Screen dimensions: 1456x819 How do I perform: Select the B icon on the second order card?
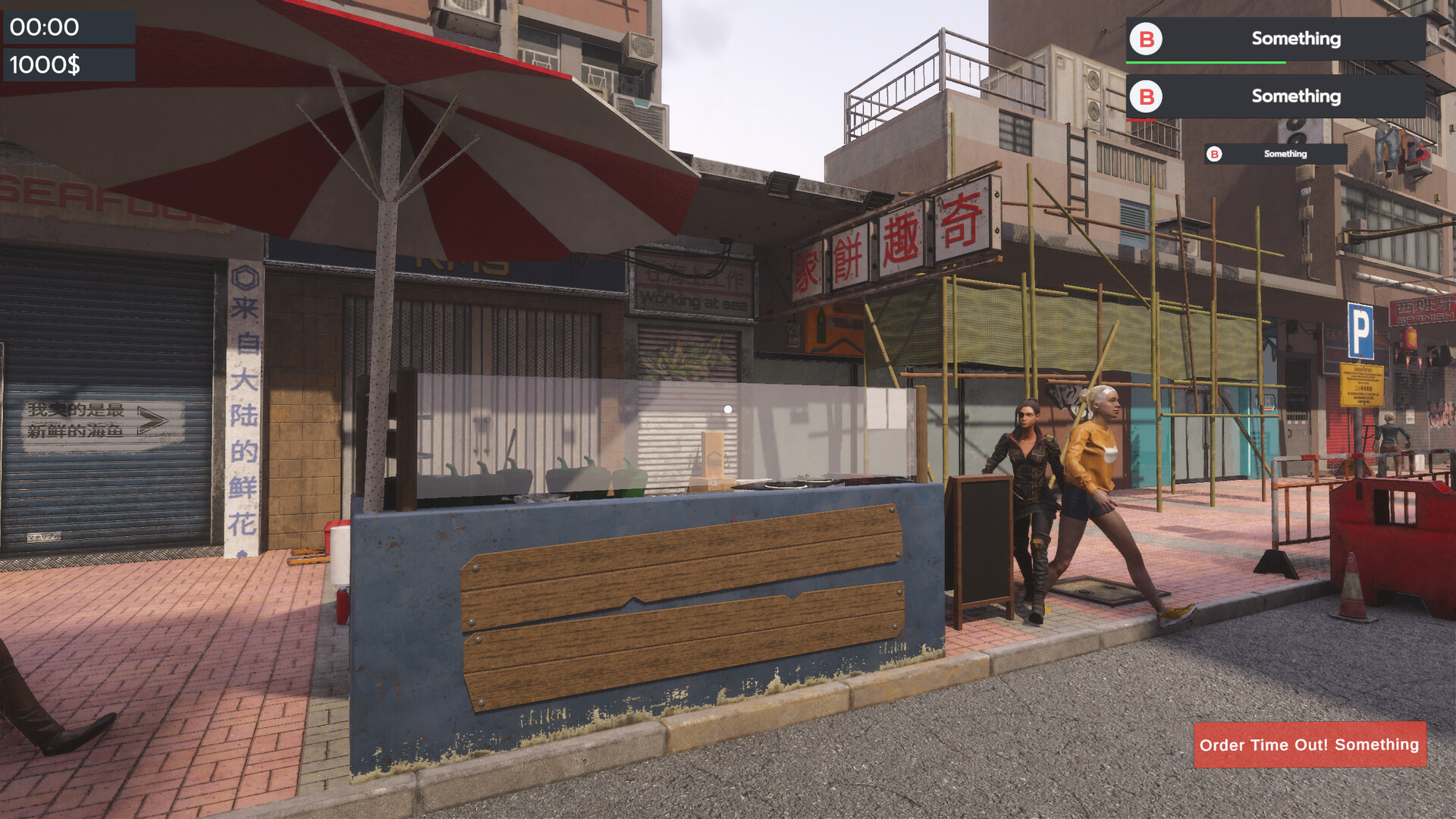coord(1145,96)
